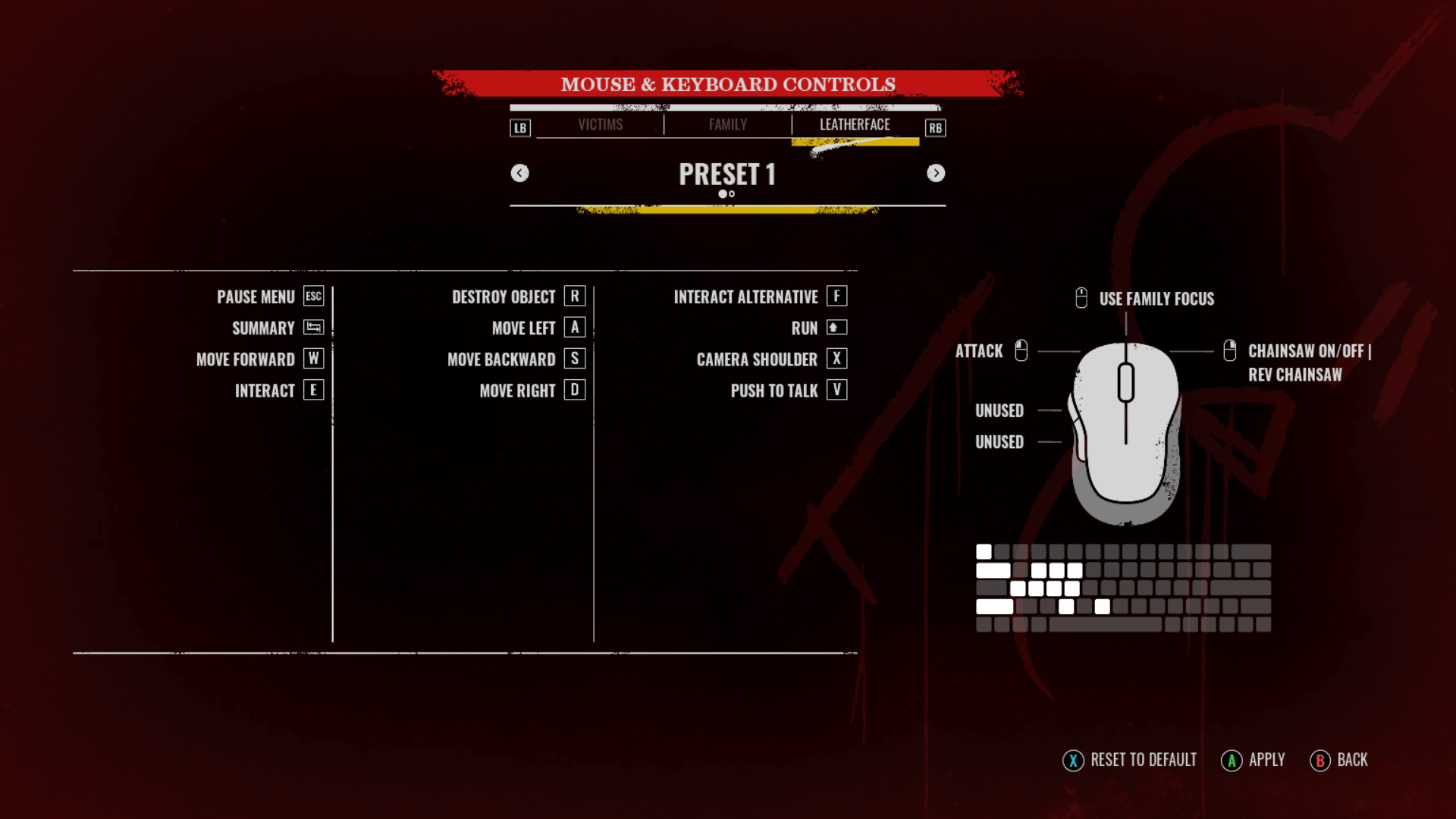1456x819 pixels.
Task: Click the X button icon for Reset to Default
Action: coord(1073,760)
